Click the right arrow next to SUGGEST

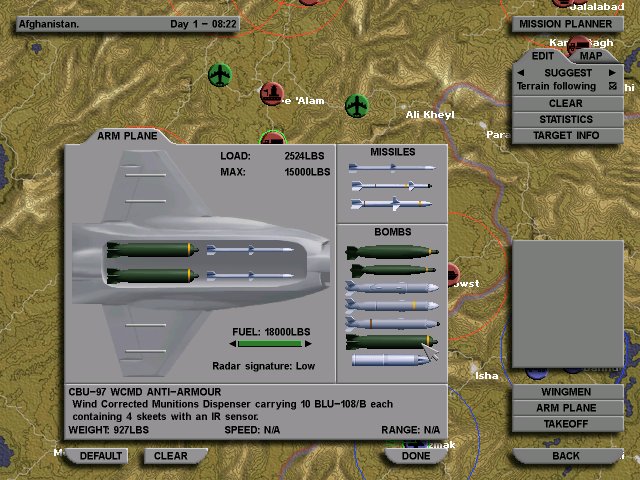[x=612, y=72]
